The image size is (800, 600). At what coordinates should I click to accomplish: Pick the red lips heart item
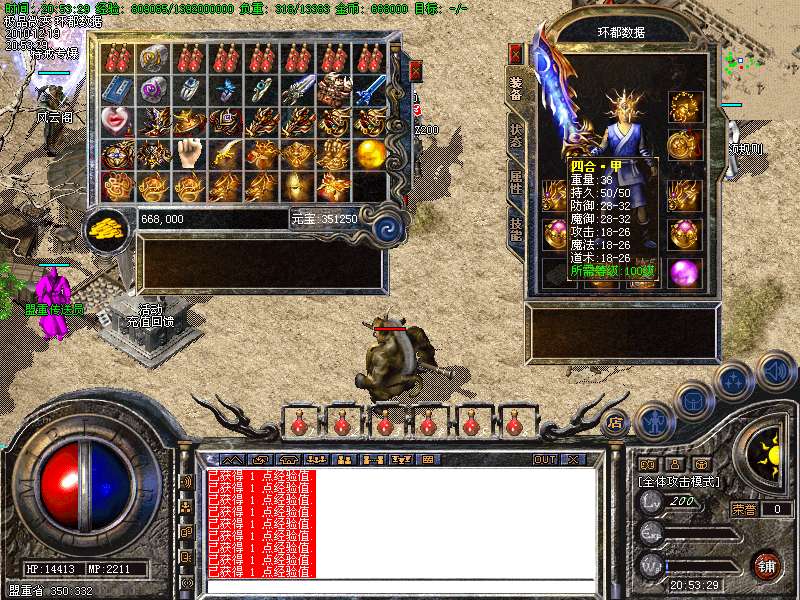[x=118, y=123]
